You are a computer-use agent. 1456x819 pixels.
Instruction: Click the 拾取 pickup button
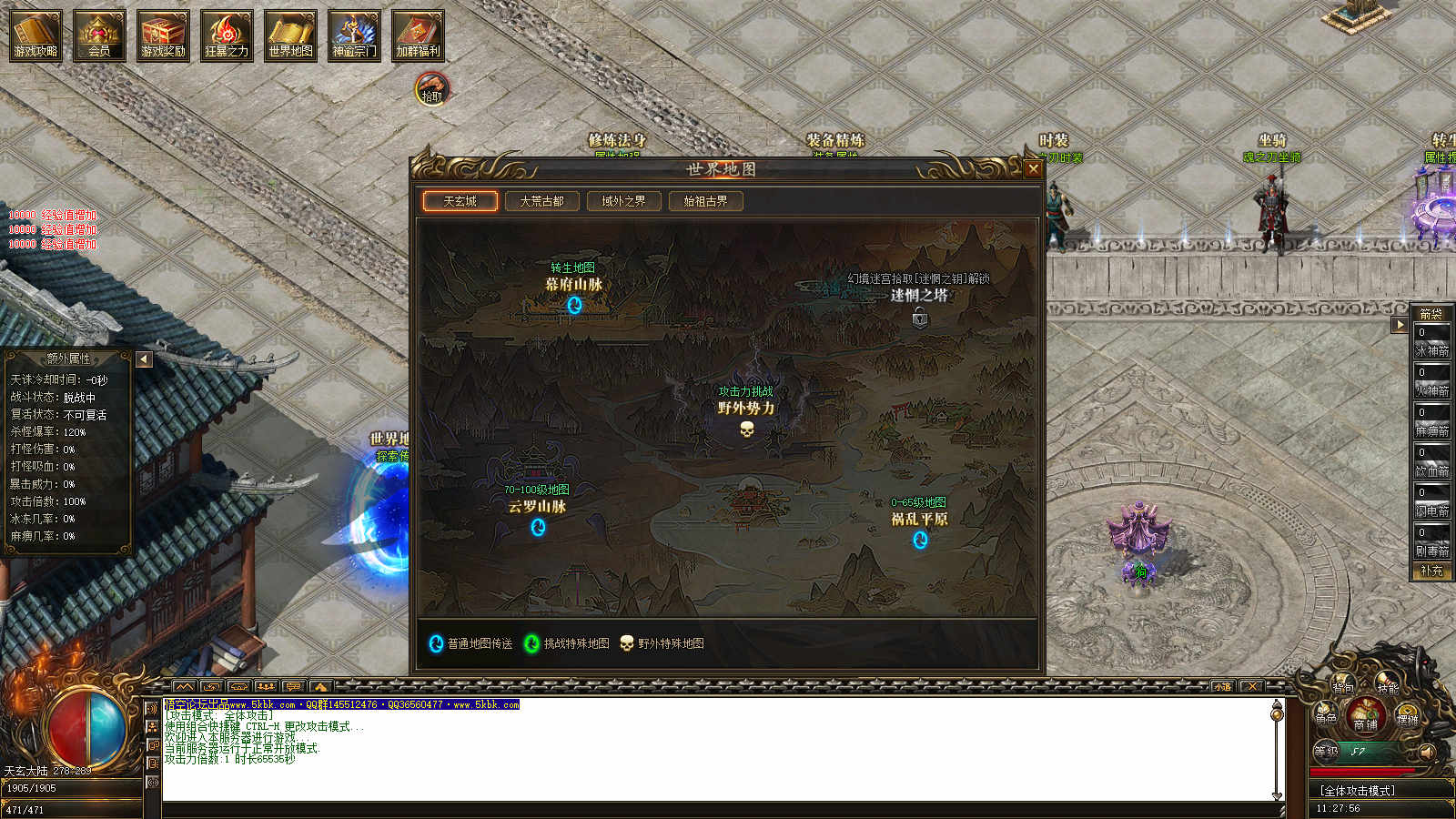(431, 90)
